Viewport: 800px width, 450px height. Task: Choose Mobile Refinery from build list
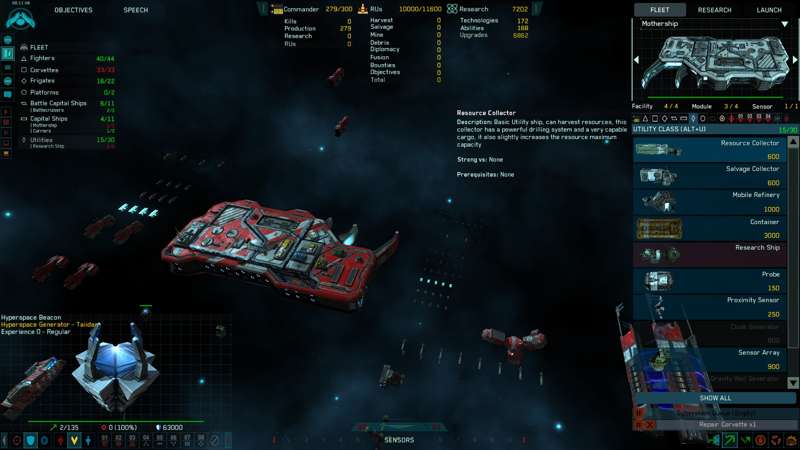(x=710, y=202)
